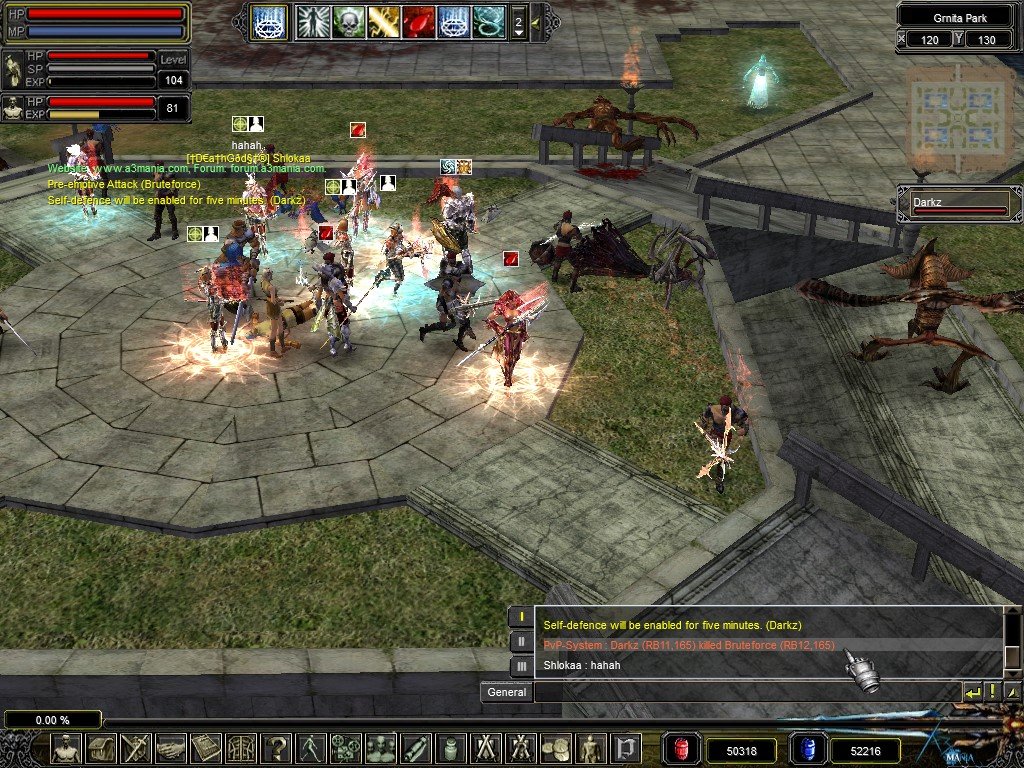Open the handshake trade menu
1024x768 pixels.
click(171, 748)
